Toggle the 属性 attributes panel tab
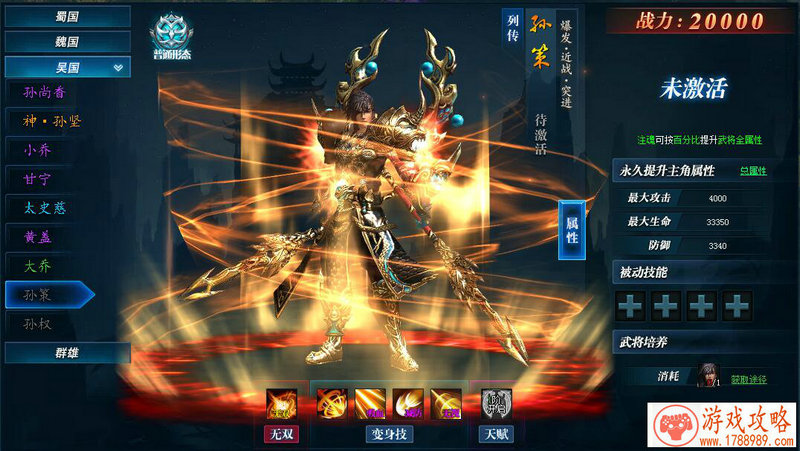This screenshot has width=800, height=451. click(572, 229)
